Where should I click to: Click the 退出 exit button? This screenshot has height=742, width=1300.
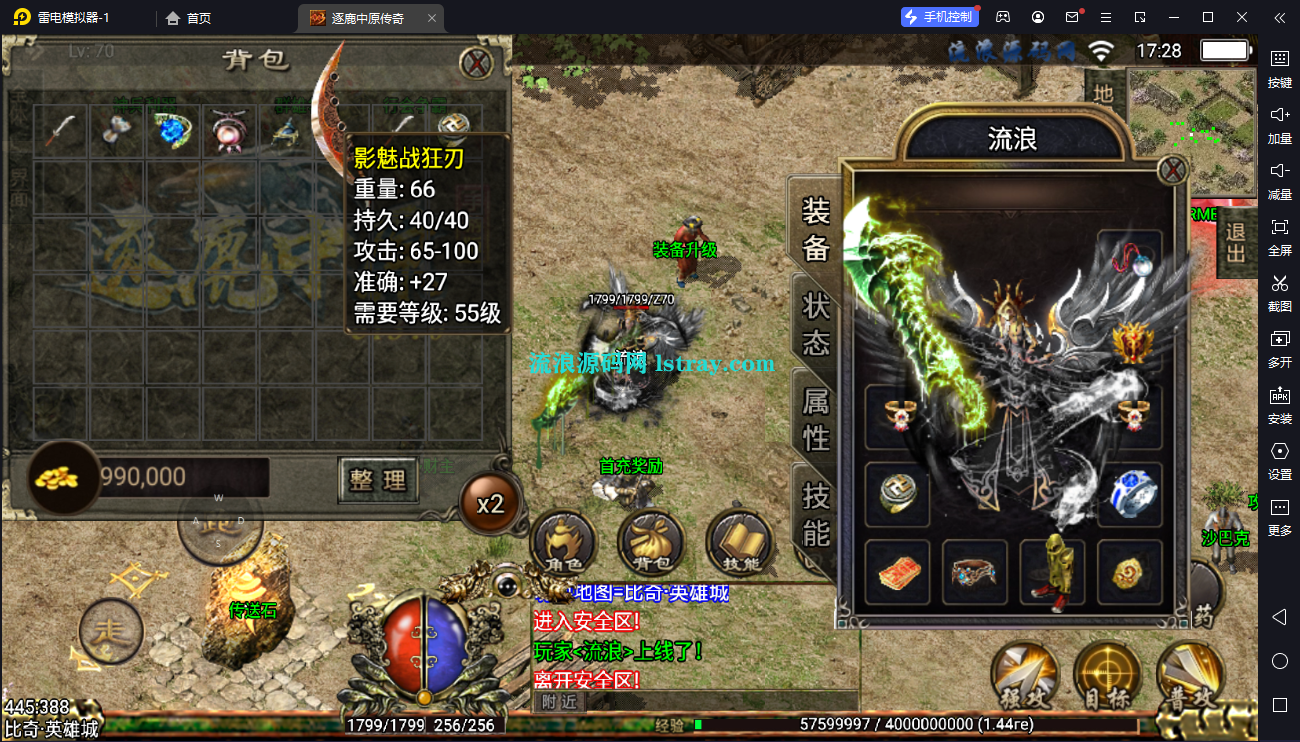click(x=1236, y=241)
